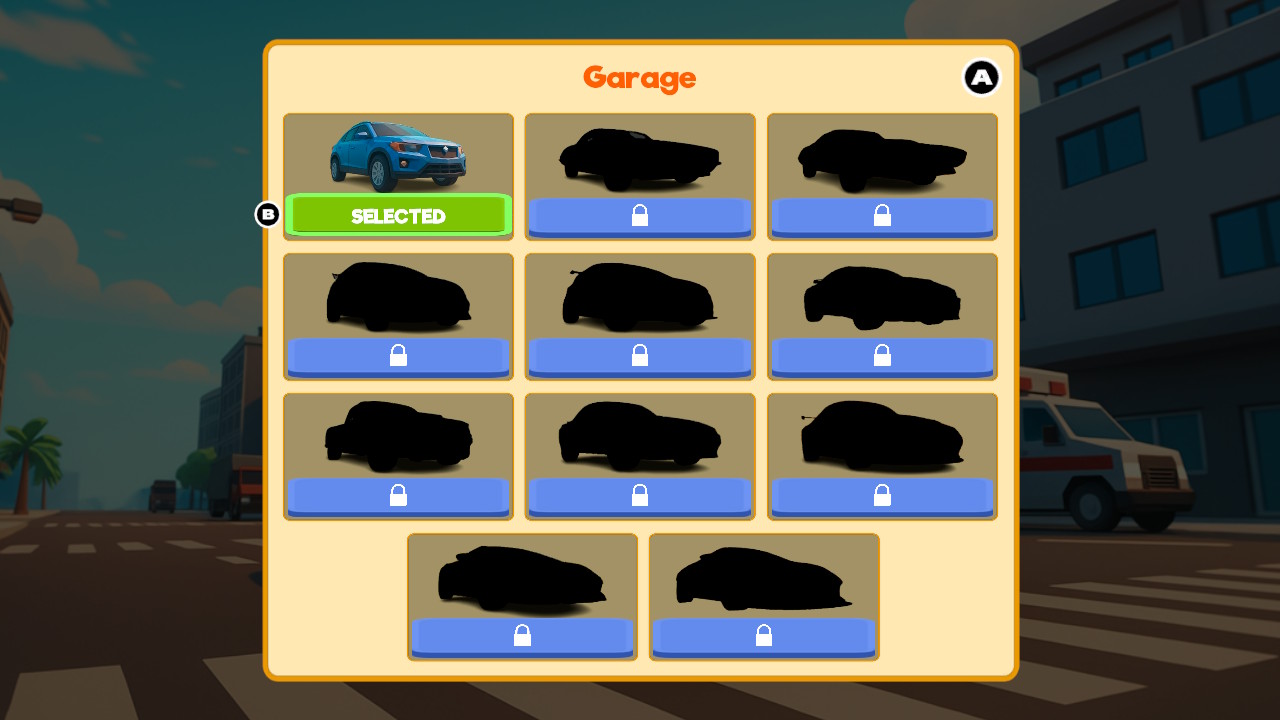Screen dimensions: 1280x720
Task: Click the padlock under the bottom-left sports car
Action: coord(522,636)
